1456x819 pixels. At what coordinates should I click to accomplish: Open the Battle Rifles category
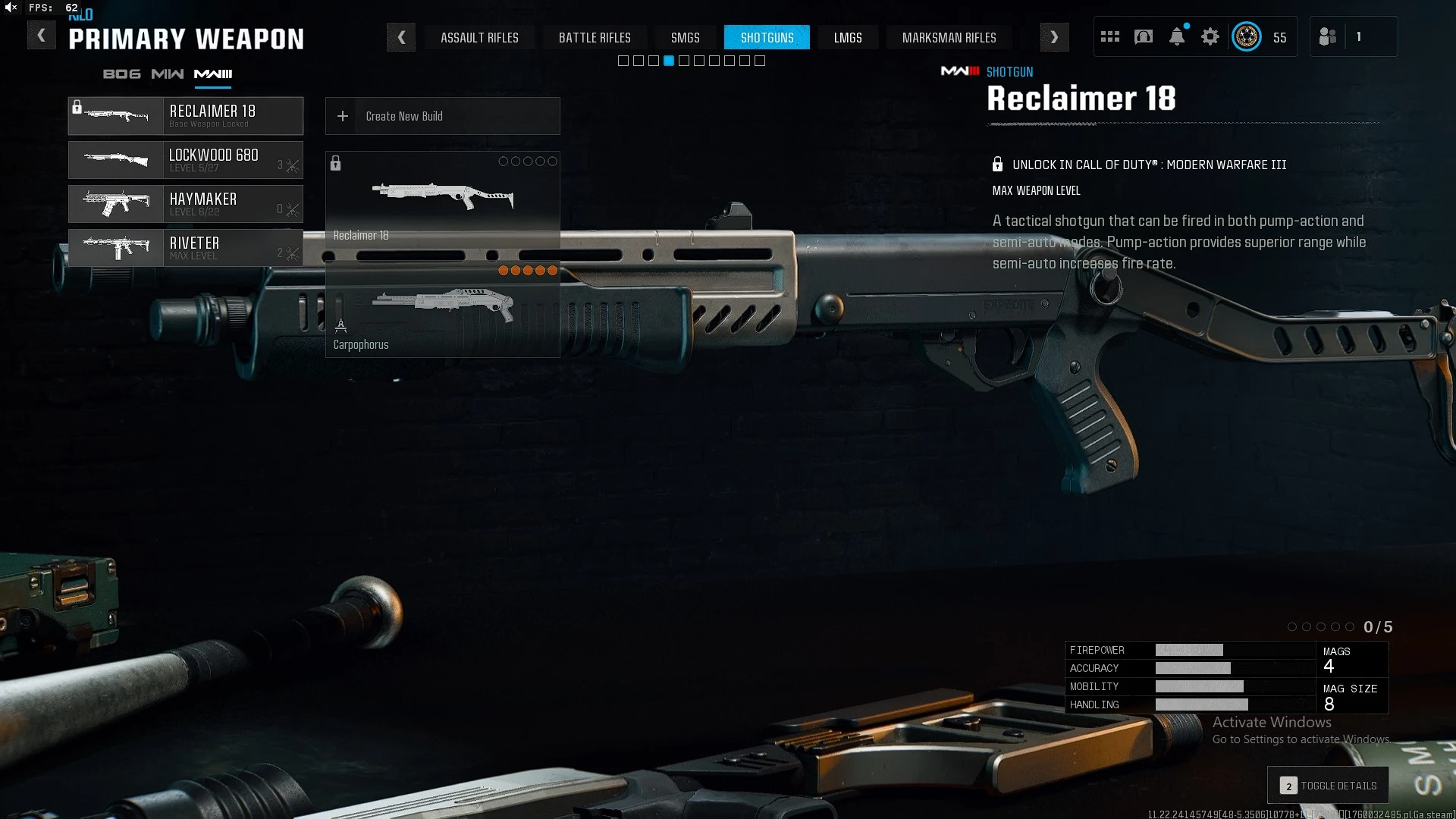(x=595, y=37)
